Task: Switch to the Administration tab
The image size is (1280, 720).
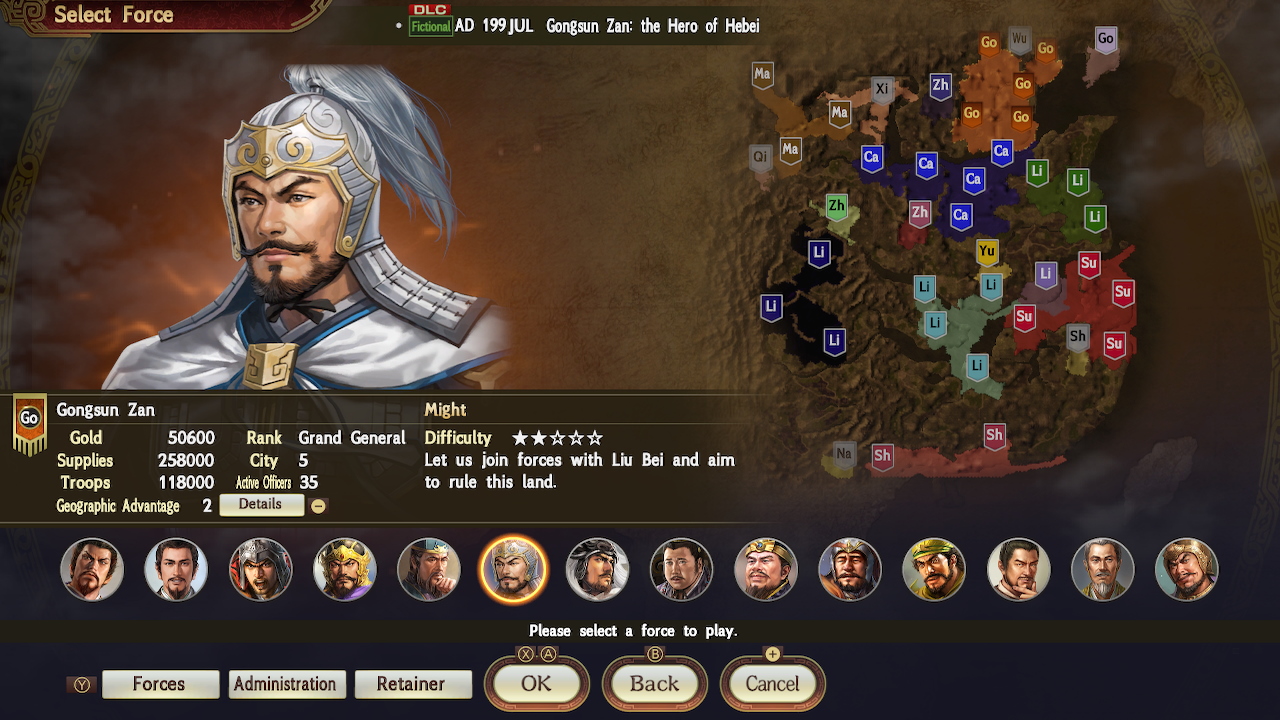Action: tap(286, 684)
